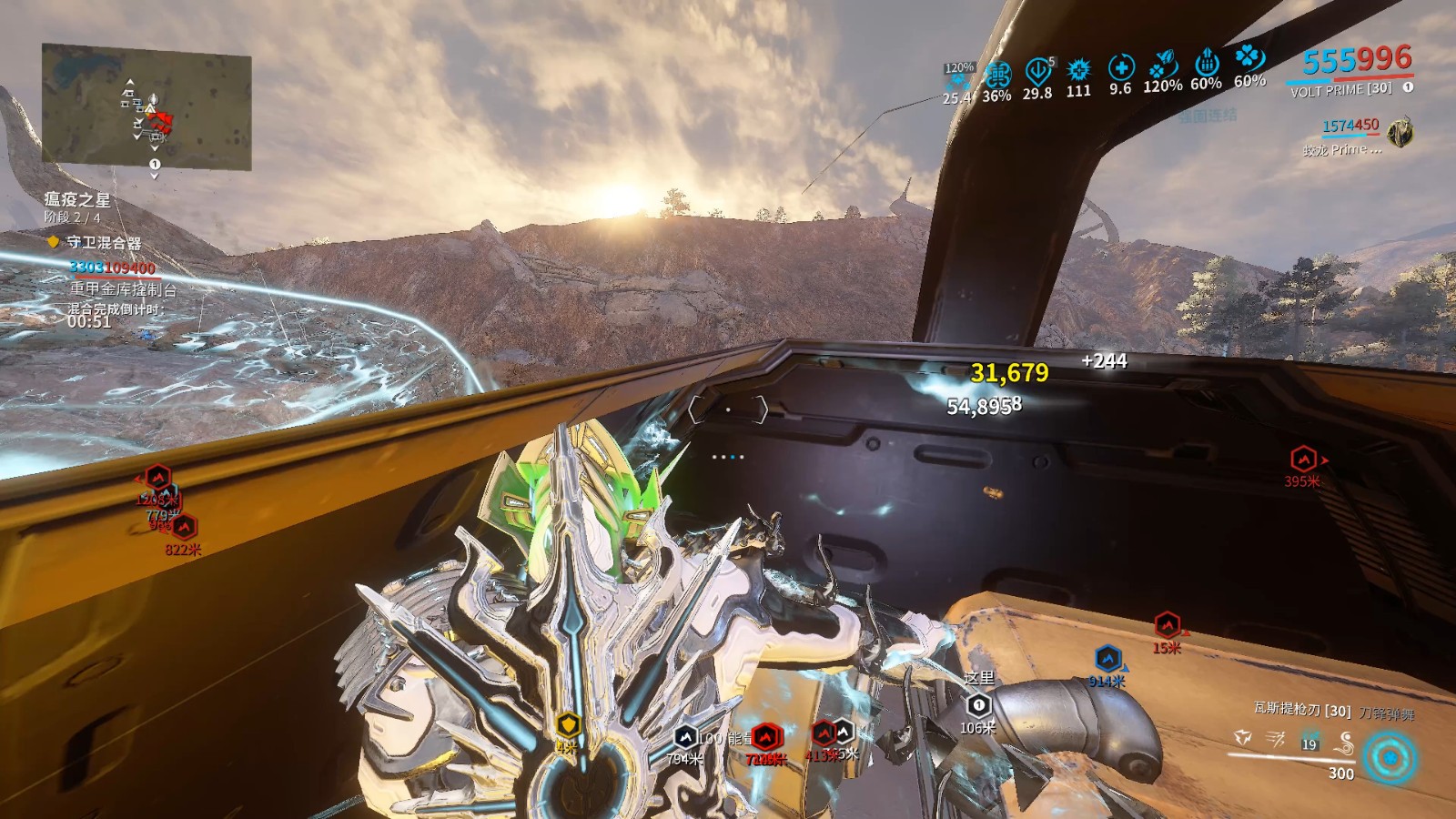Click the health-cross buff showing 9.6
Image resolution: width=1456 pixels, height=819 pixels.
[1120, 67]
